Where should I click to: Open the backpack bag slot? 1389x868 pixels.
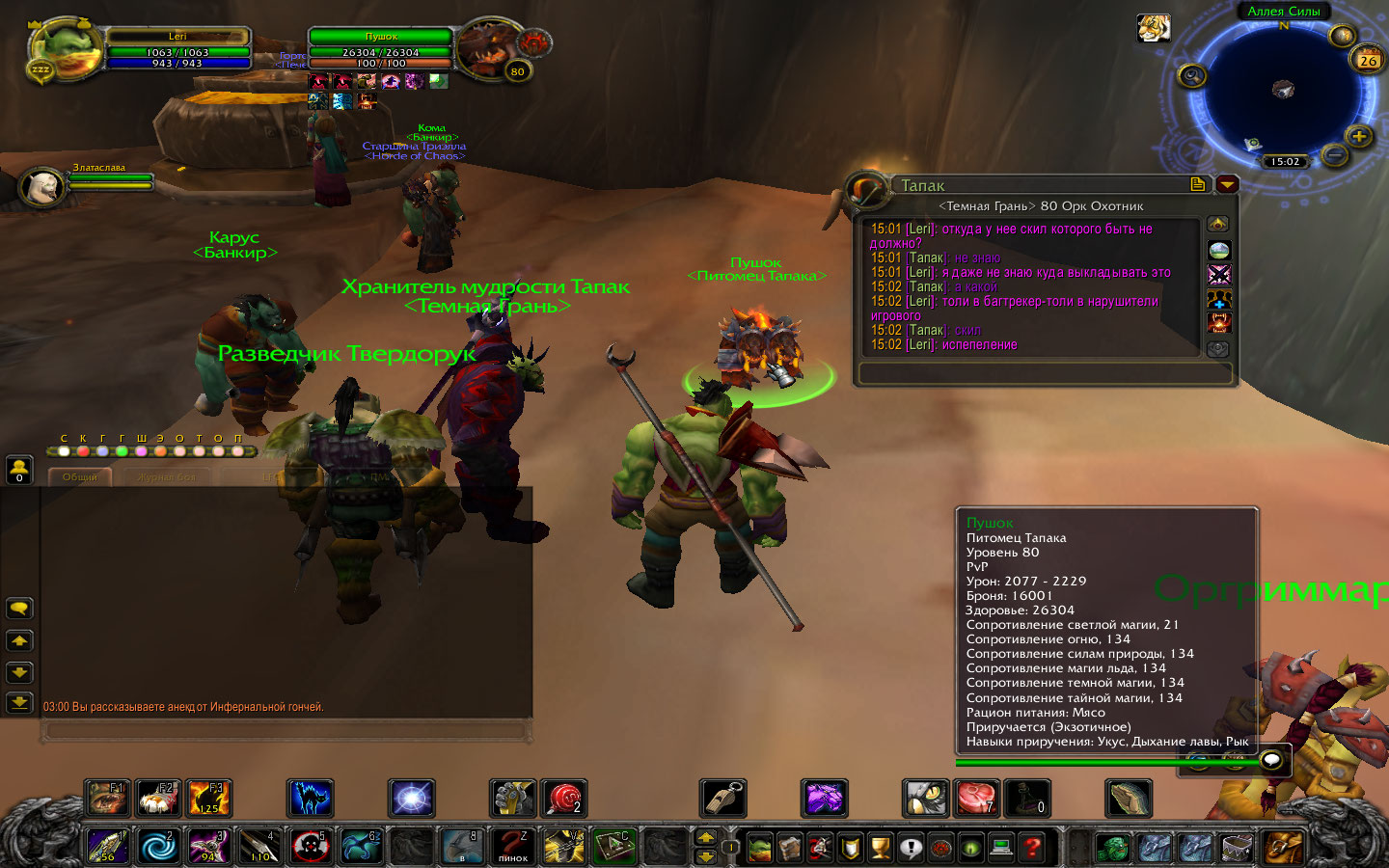pos(1282,847)
